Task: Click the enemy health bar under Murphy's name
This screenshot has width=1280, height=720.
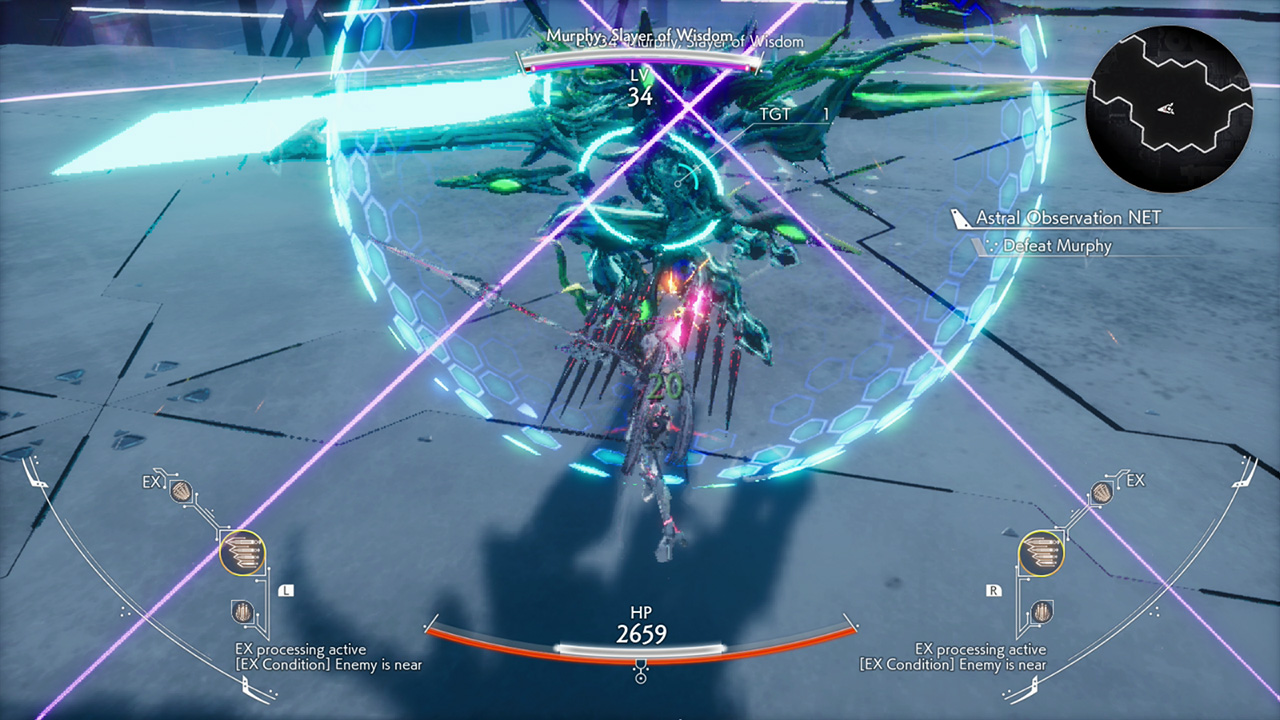Action: [x=638, y=62]
